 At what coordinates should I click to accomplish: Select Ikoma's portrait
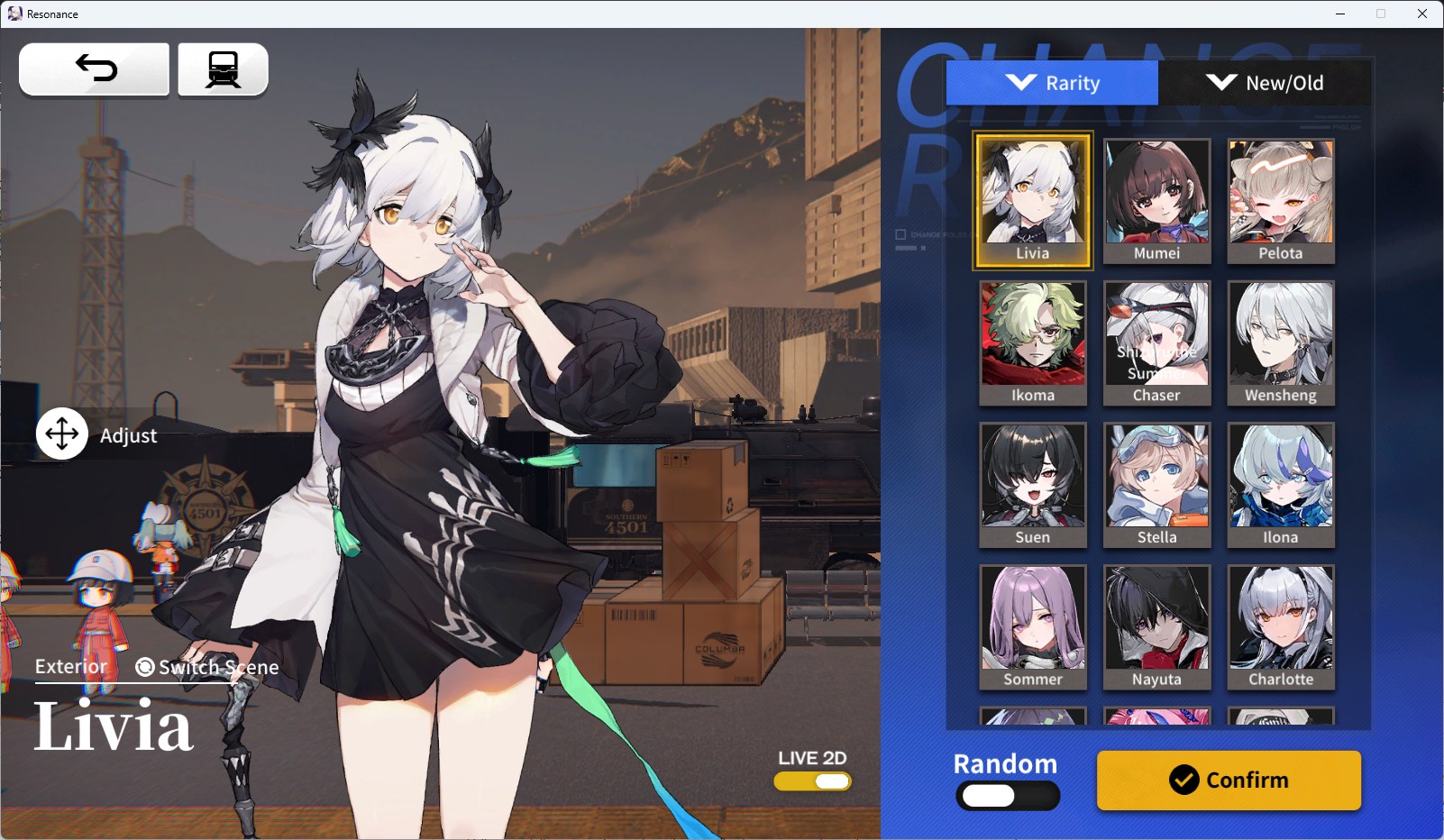(1033, 342)
